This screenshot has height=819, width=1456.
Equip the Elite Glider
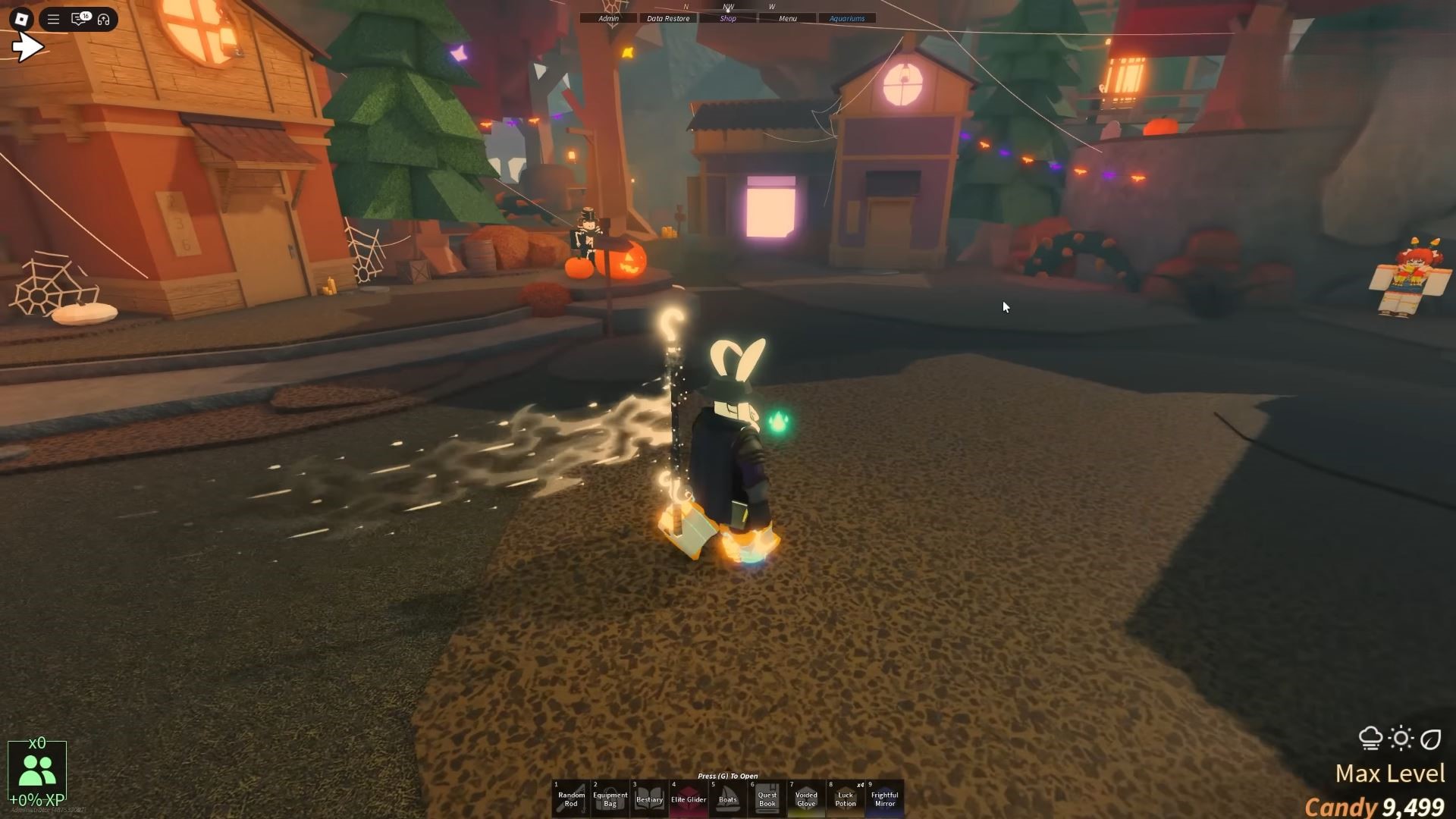(689, 796)
